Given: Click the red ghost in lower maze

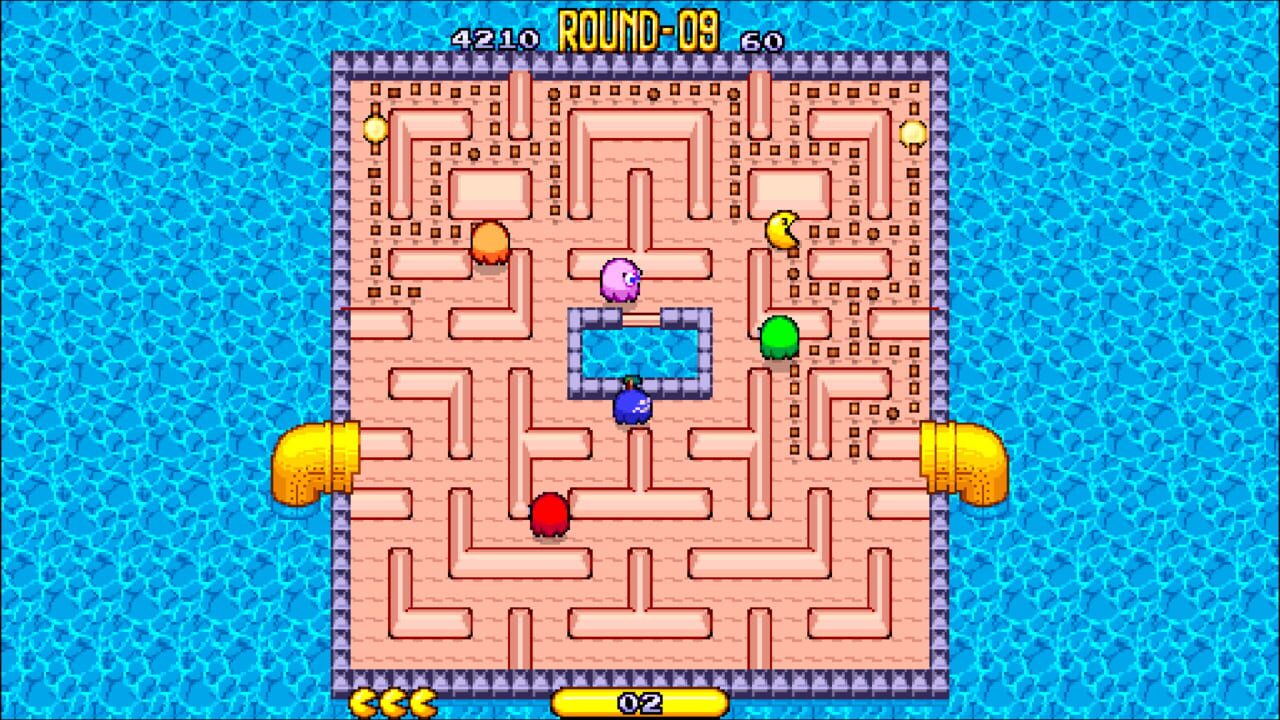Looking at the screenshot, I should tap(551, 512).
